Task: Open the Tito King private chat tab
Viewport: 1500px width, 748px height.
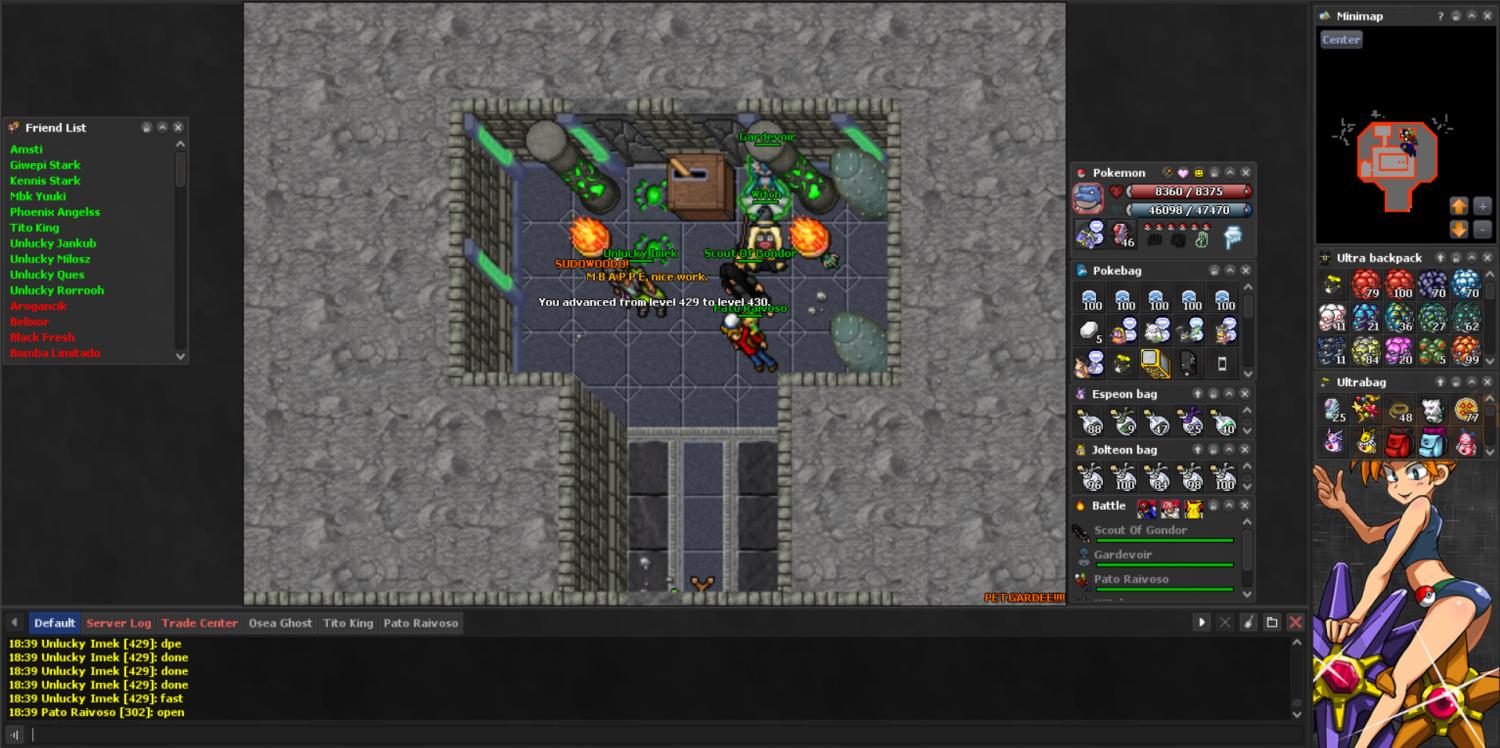Action: pyautogui.click(x=347, y=623)
